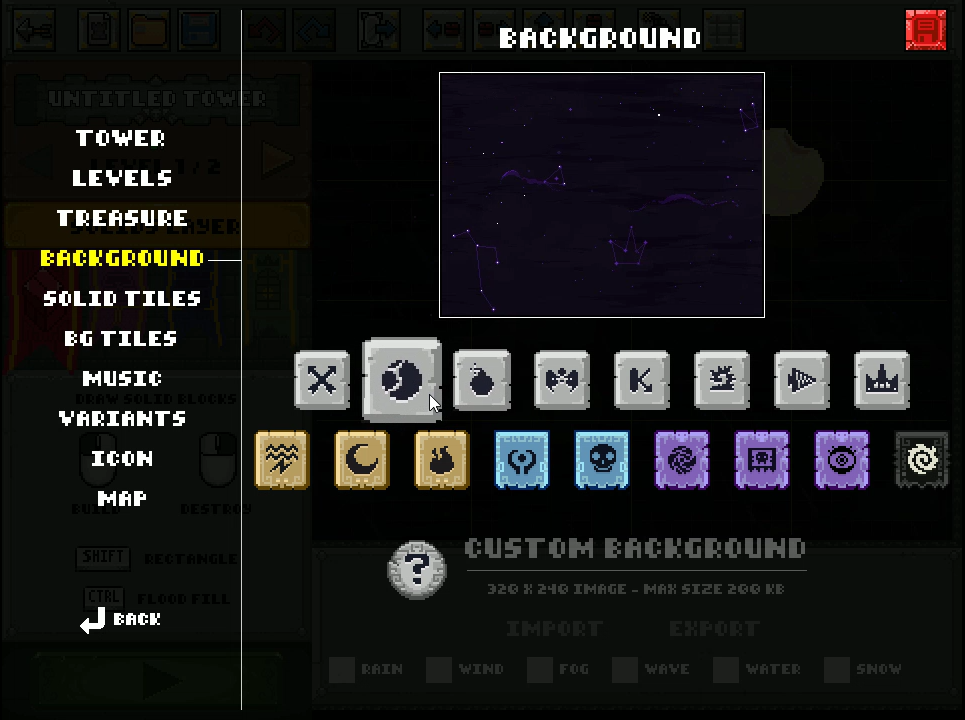965x720 pixels.
Task: Select the purple eye background tile
Action: [842, 460]
